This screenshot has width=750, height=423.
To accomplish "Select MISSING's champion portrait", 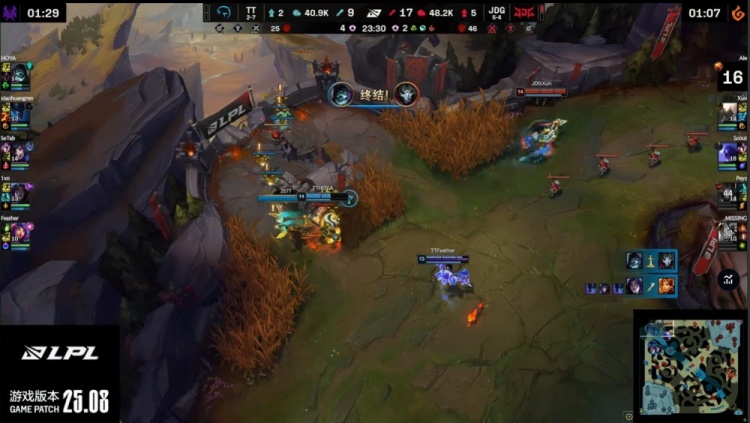I will click(x=729, y=233).
